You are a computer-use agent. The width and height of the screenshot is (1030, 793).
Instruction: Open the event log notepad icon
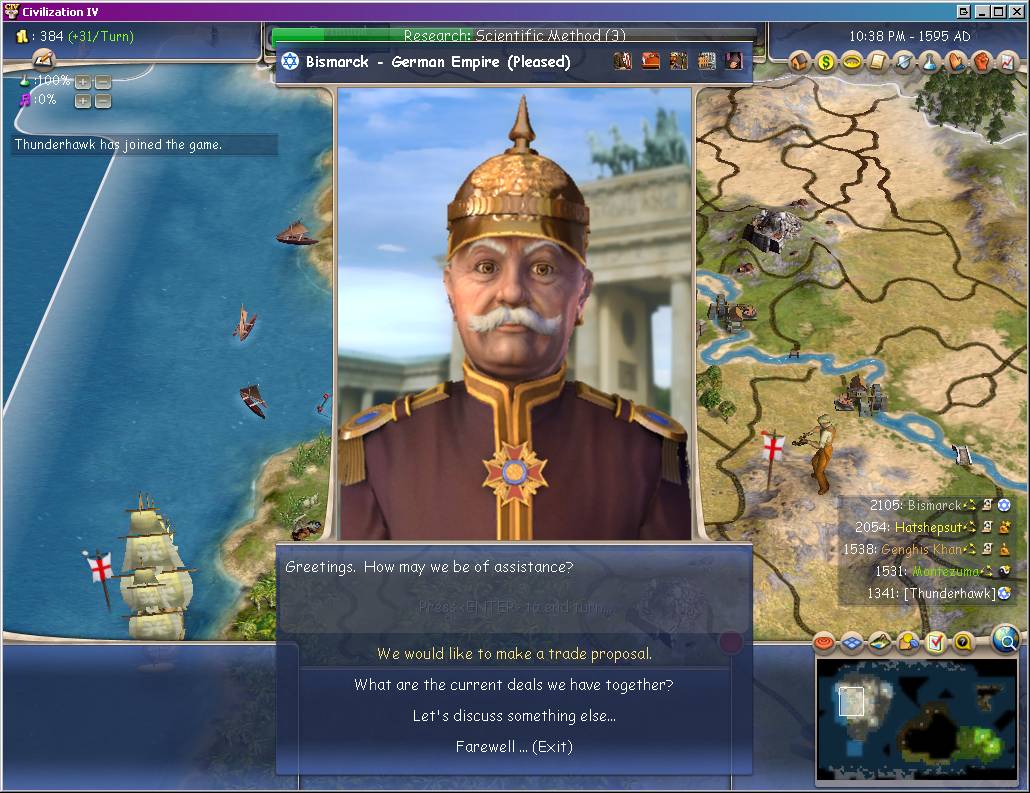pos(43,60)
